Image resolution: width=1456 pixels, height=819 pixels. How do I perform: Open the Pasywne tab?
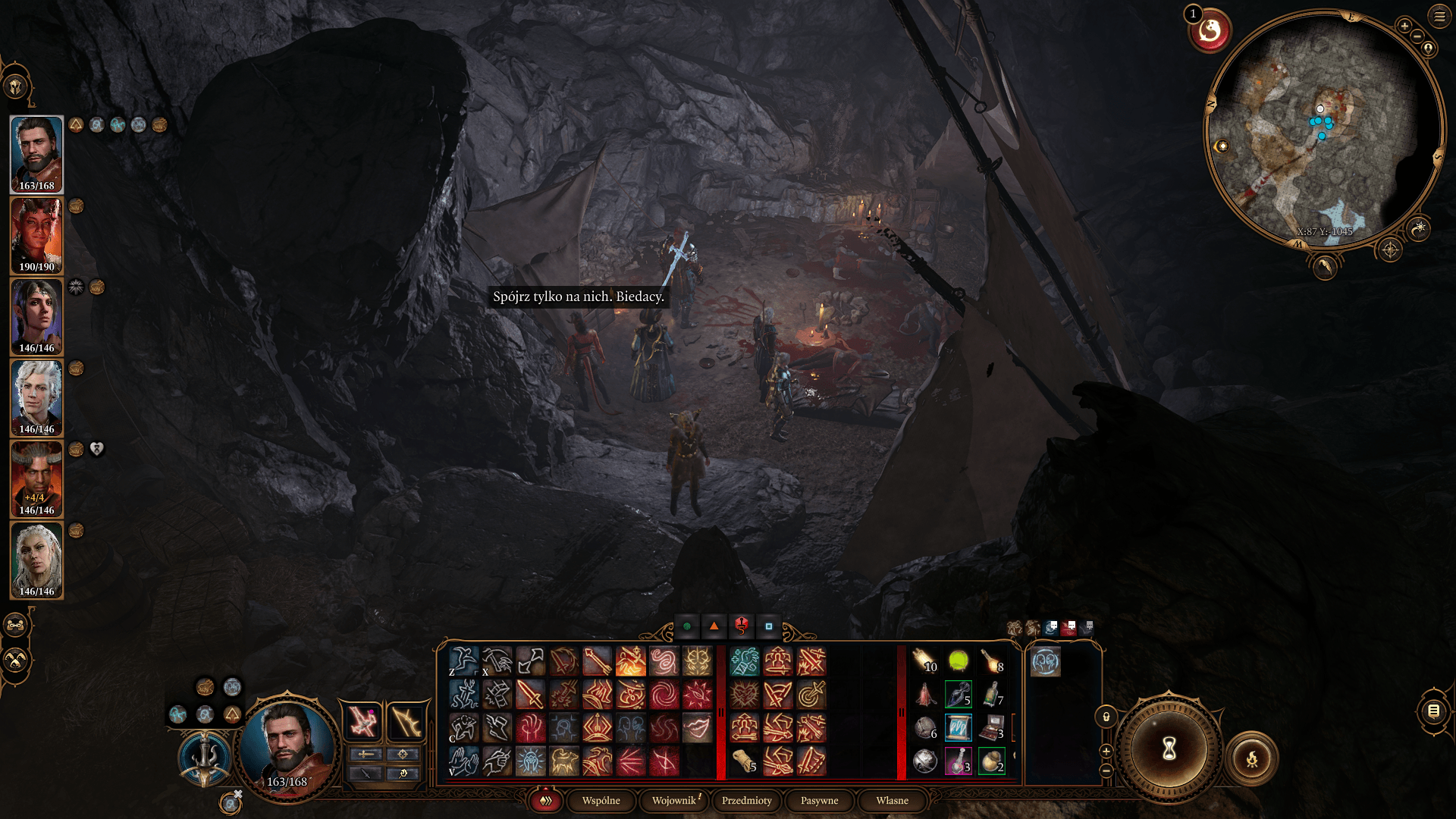(818, 801)
